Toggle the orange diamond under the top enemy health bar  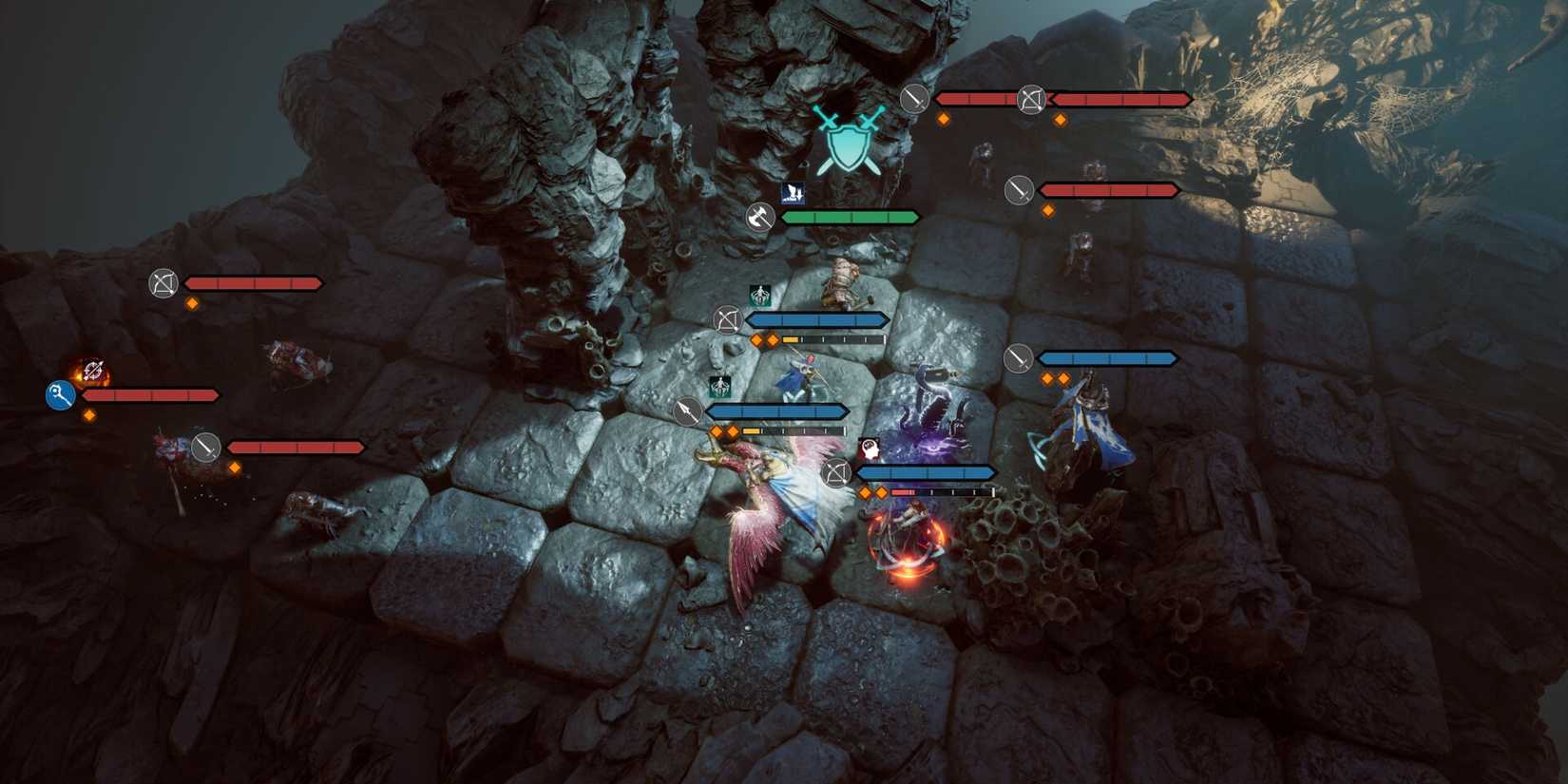[945, 120]
